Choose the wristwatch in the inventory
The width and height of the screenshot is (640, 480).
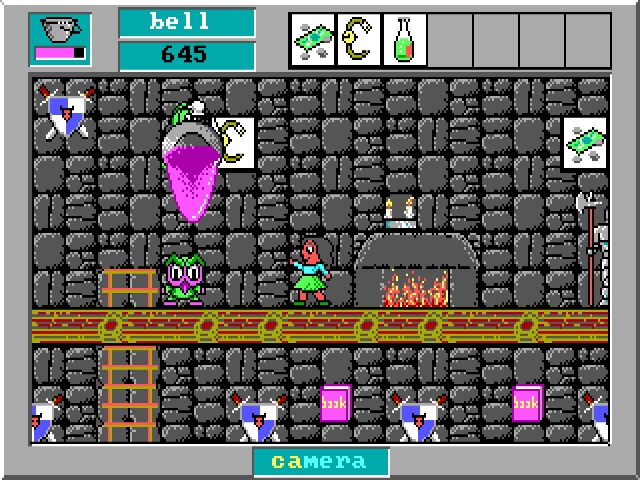(x=358, y=40)
